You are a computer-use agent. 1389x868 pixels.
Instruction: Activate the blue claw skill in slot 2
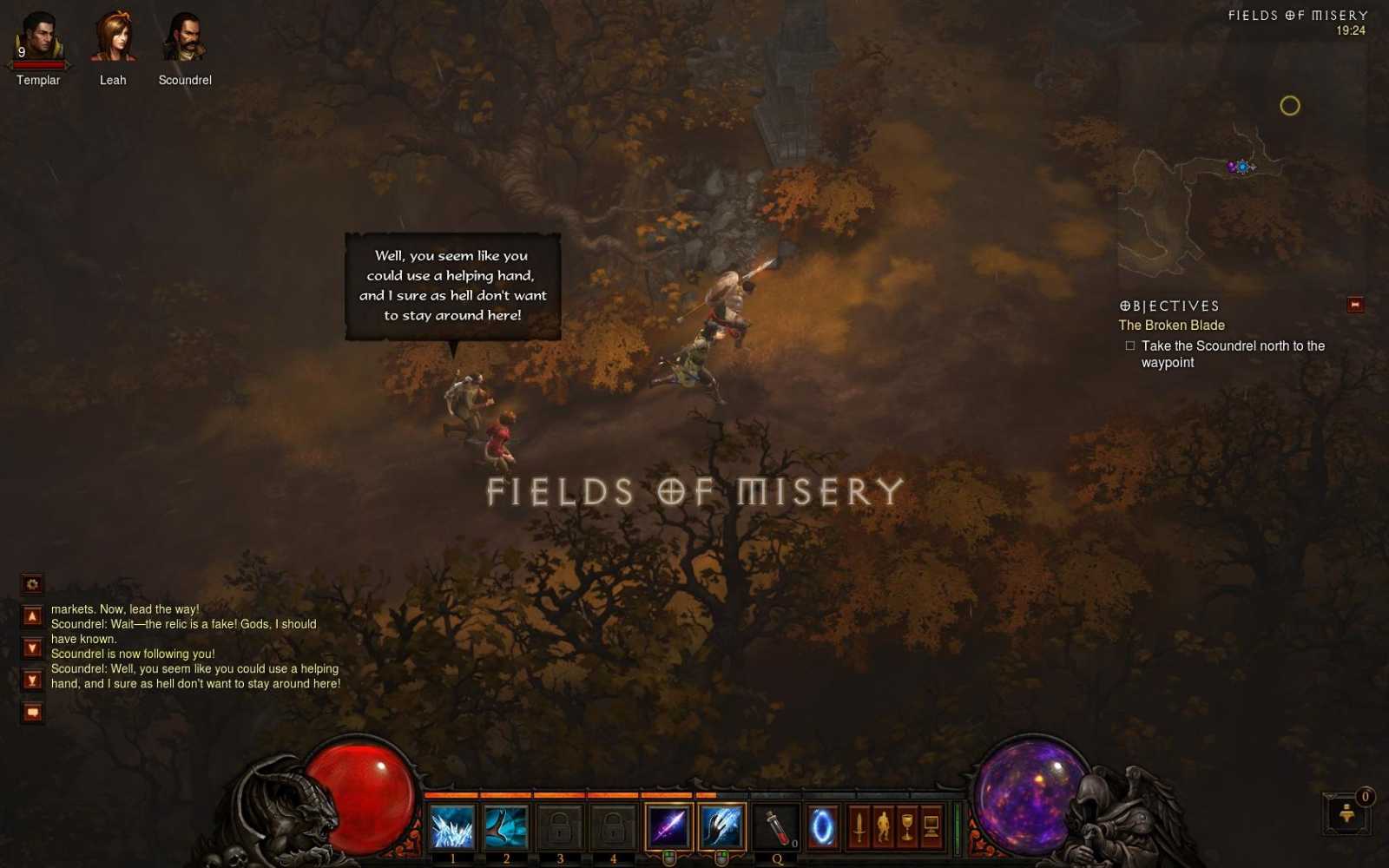[505, 826]
